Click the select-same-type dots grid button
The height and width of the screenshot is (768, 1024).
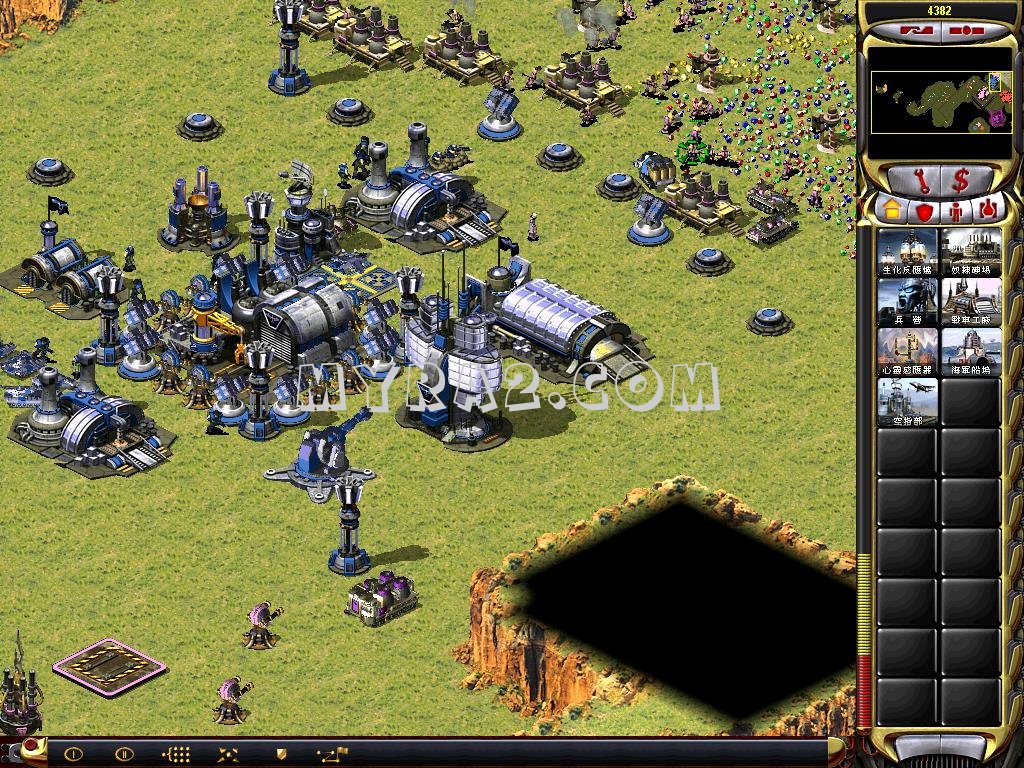176,754
